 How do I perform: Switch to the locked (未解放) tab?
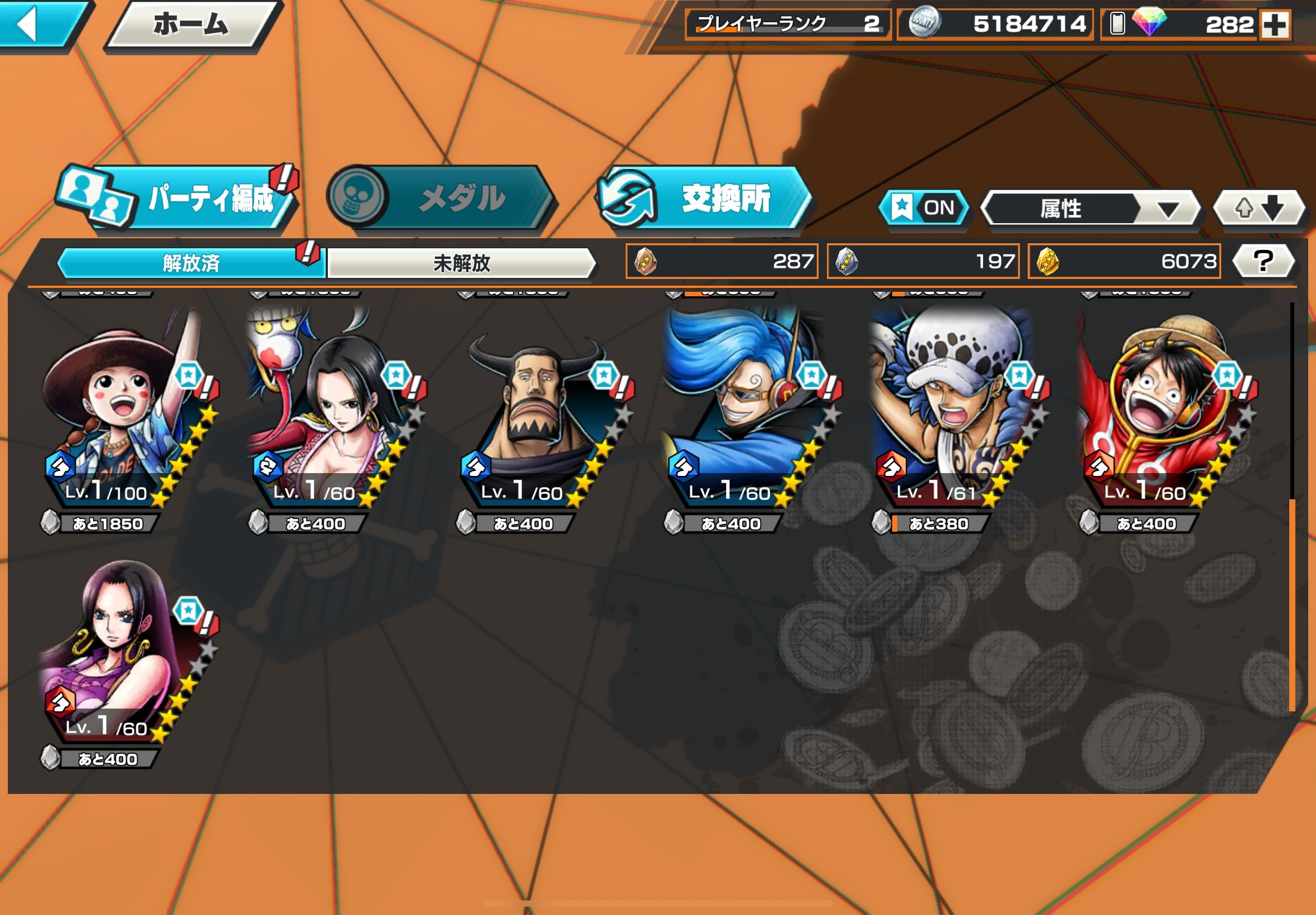tap(462, 263)
